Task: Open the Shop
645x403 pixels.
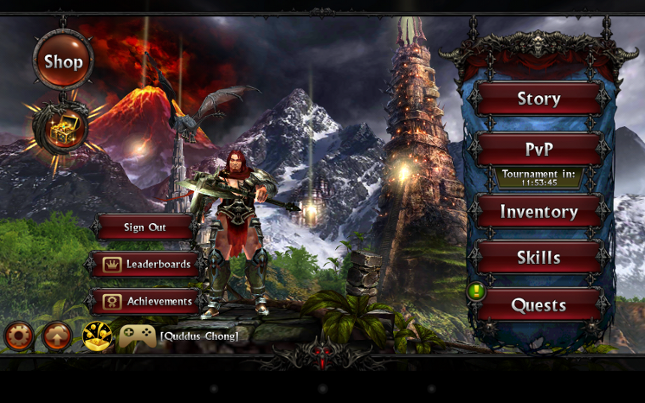Action: click(63, 61)
